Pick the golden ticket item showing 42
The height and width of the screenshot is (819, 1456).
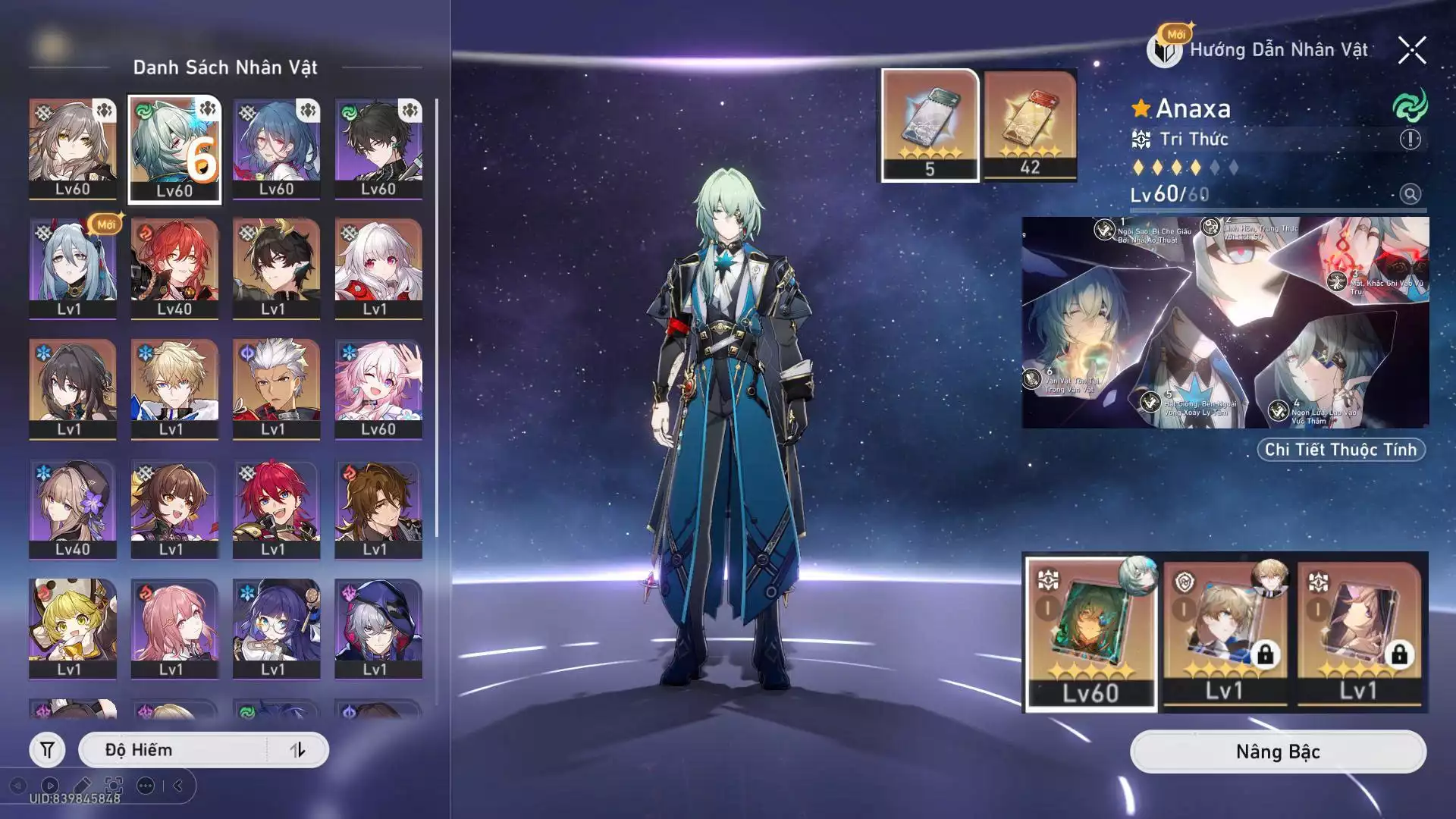pyautogui.click(x=1030, y=125)
